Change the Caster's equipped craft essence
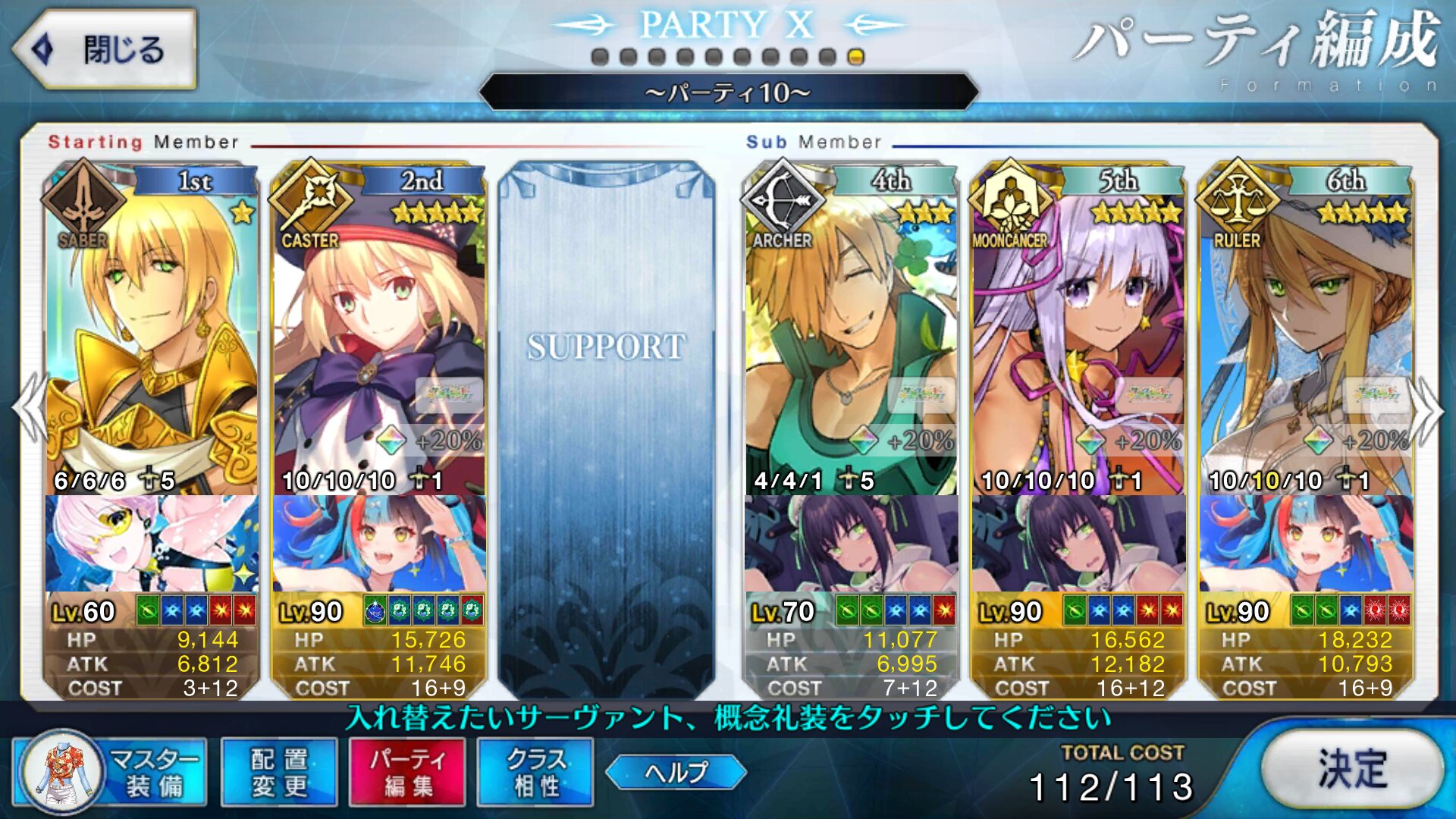 pos(378,543)
